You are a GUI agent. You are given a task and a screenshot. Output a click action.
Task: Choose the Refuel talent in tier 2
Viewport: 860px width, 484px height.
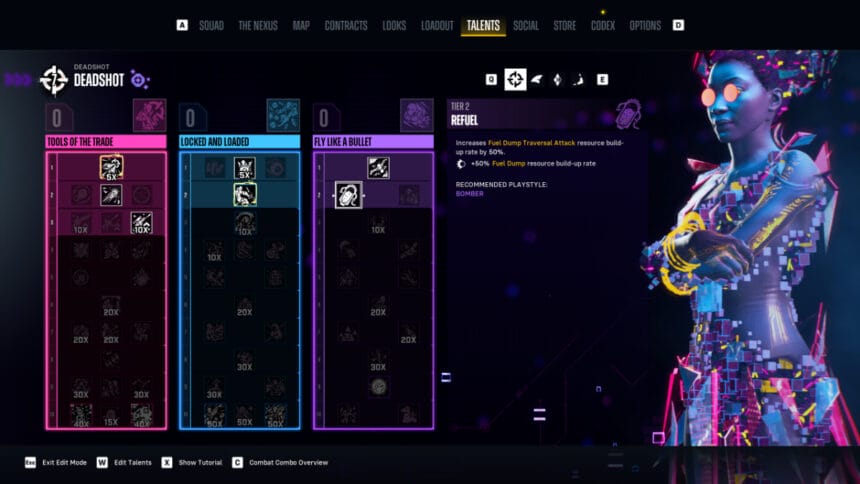coord(348,194)
